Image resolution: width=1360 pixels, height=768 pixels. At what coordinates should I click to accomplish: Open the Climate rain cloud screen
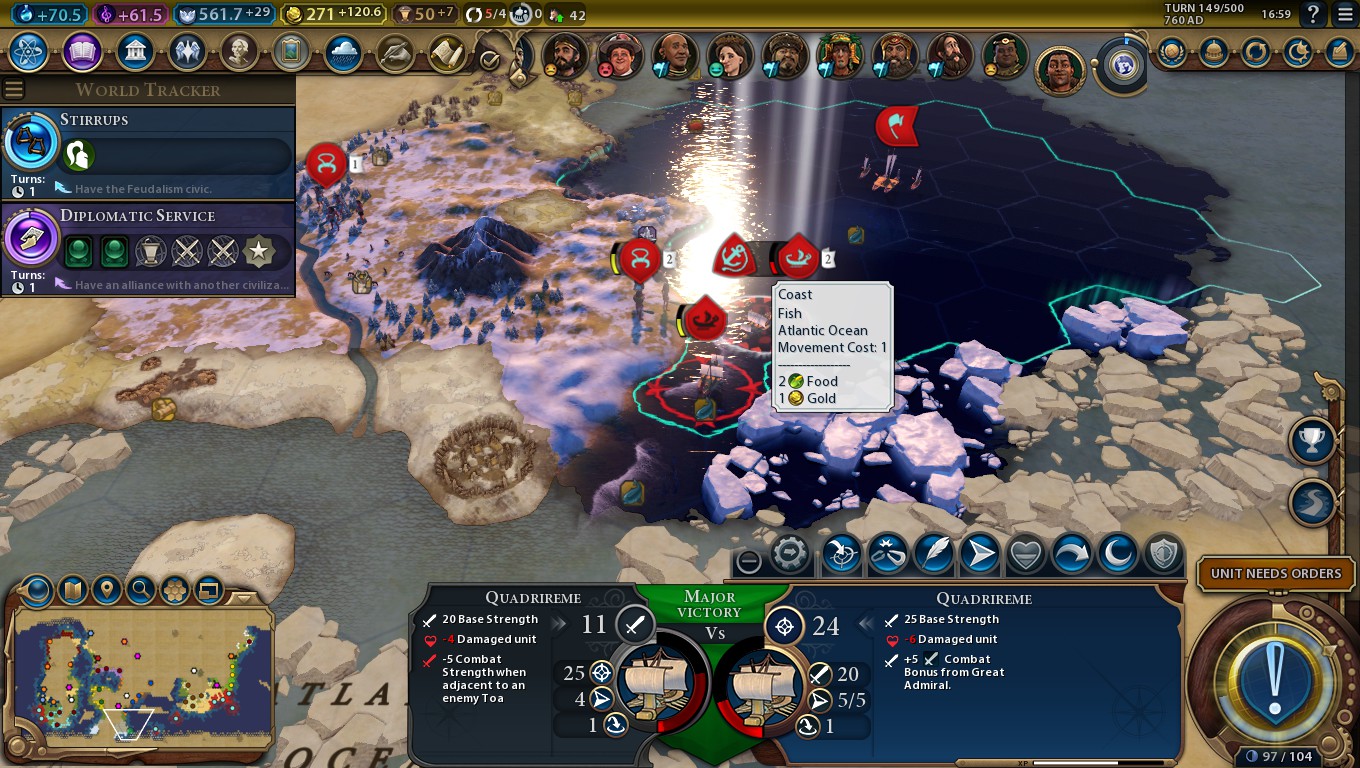343,52
